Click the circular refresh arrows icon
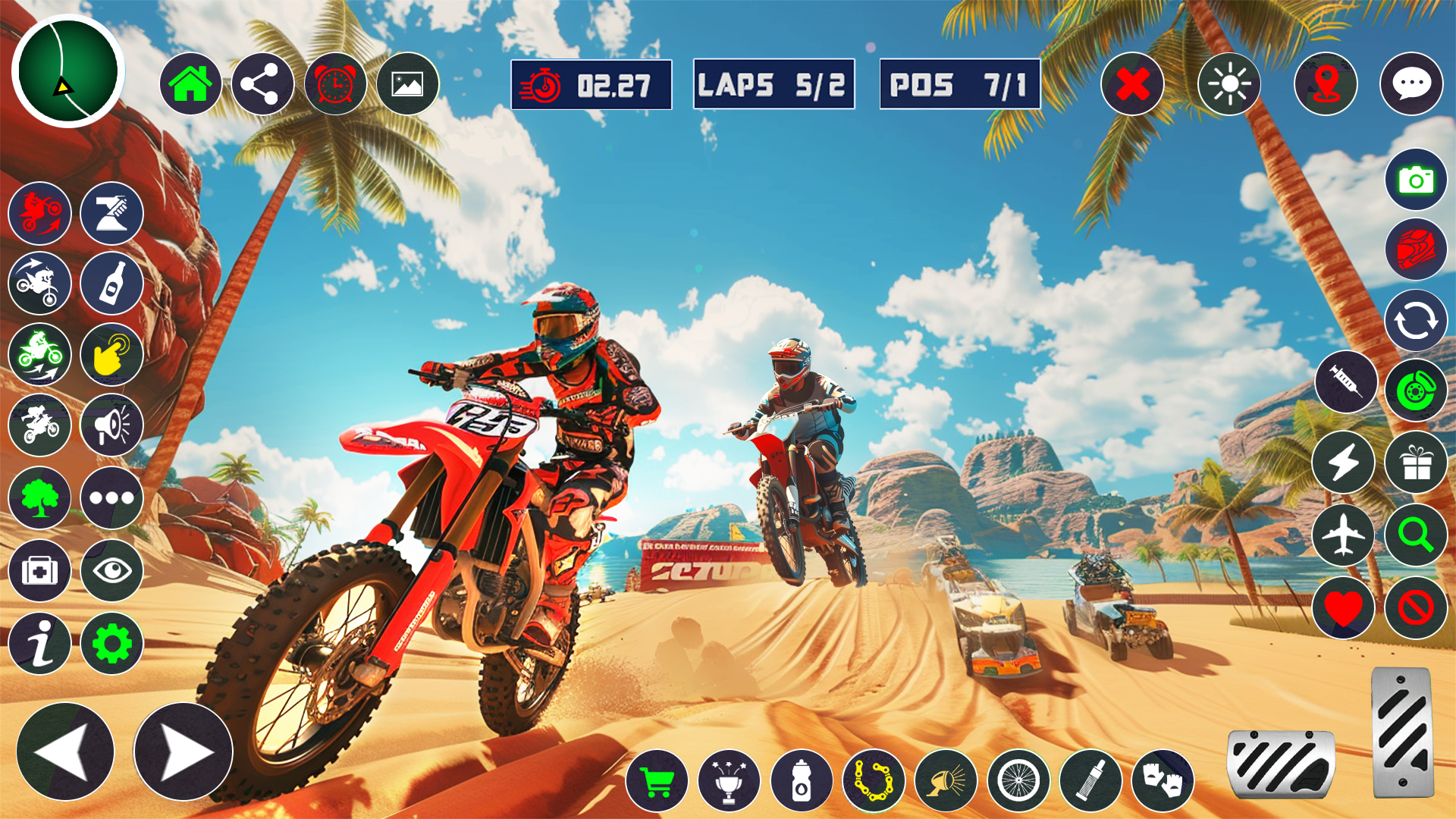Viewport: 1456px width, 819px height. pos(1416,321)
